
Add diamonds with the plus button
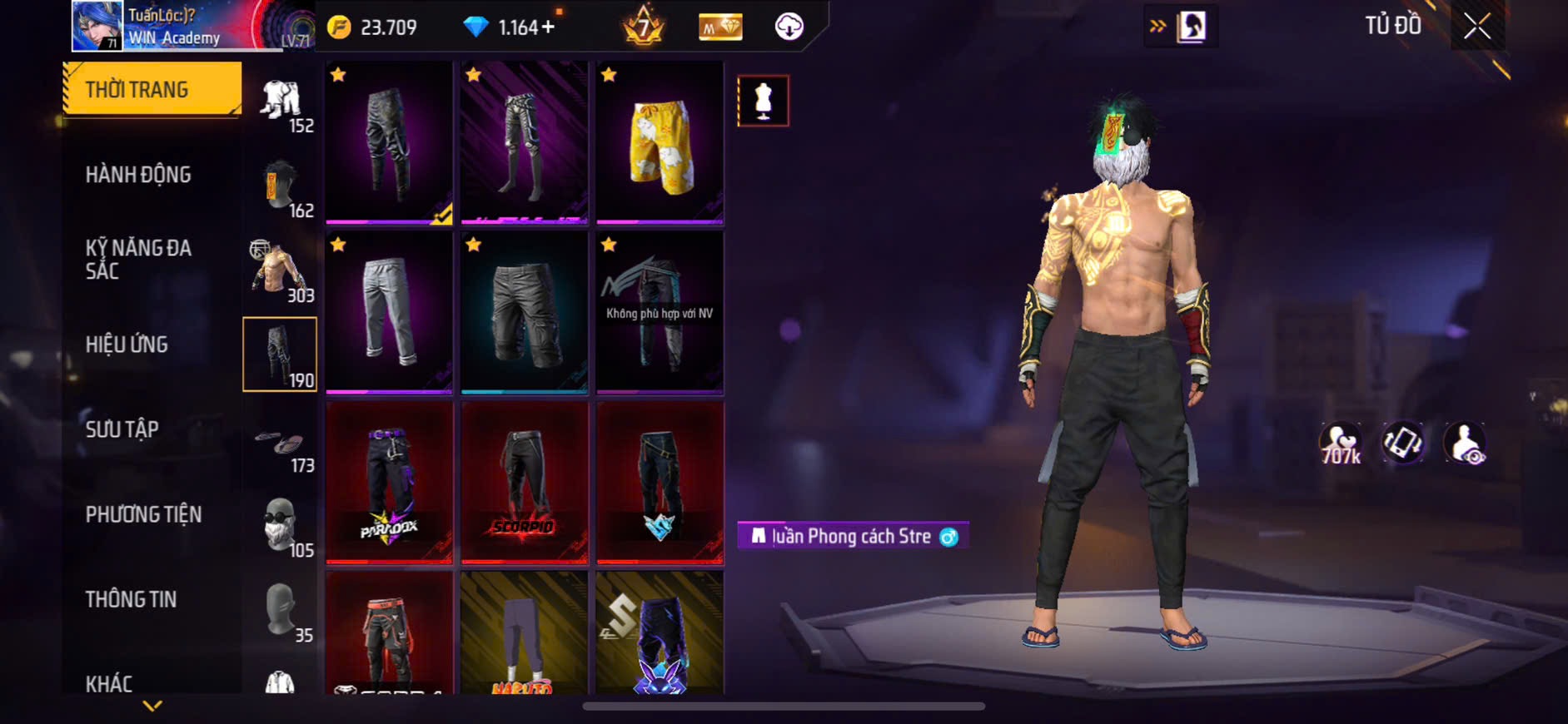548,27
